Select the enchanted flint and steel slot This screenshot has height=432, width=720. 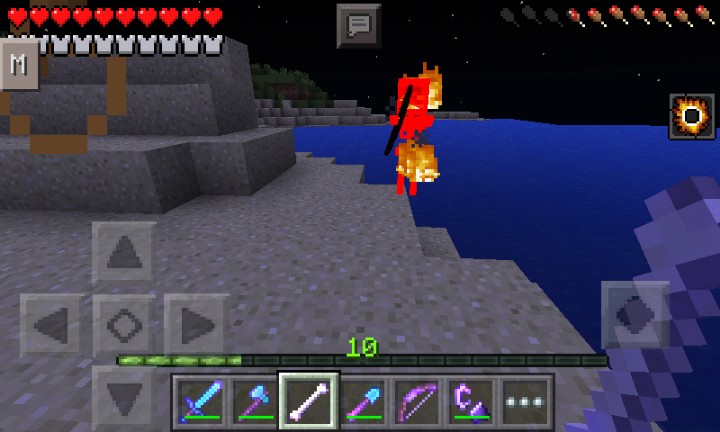click(x=470, y=402)
